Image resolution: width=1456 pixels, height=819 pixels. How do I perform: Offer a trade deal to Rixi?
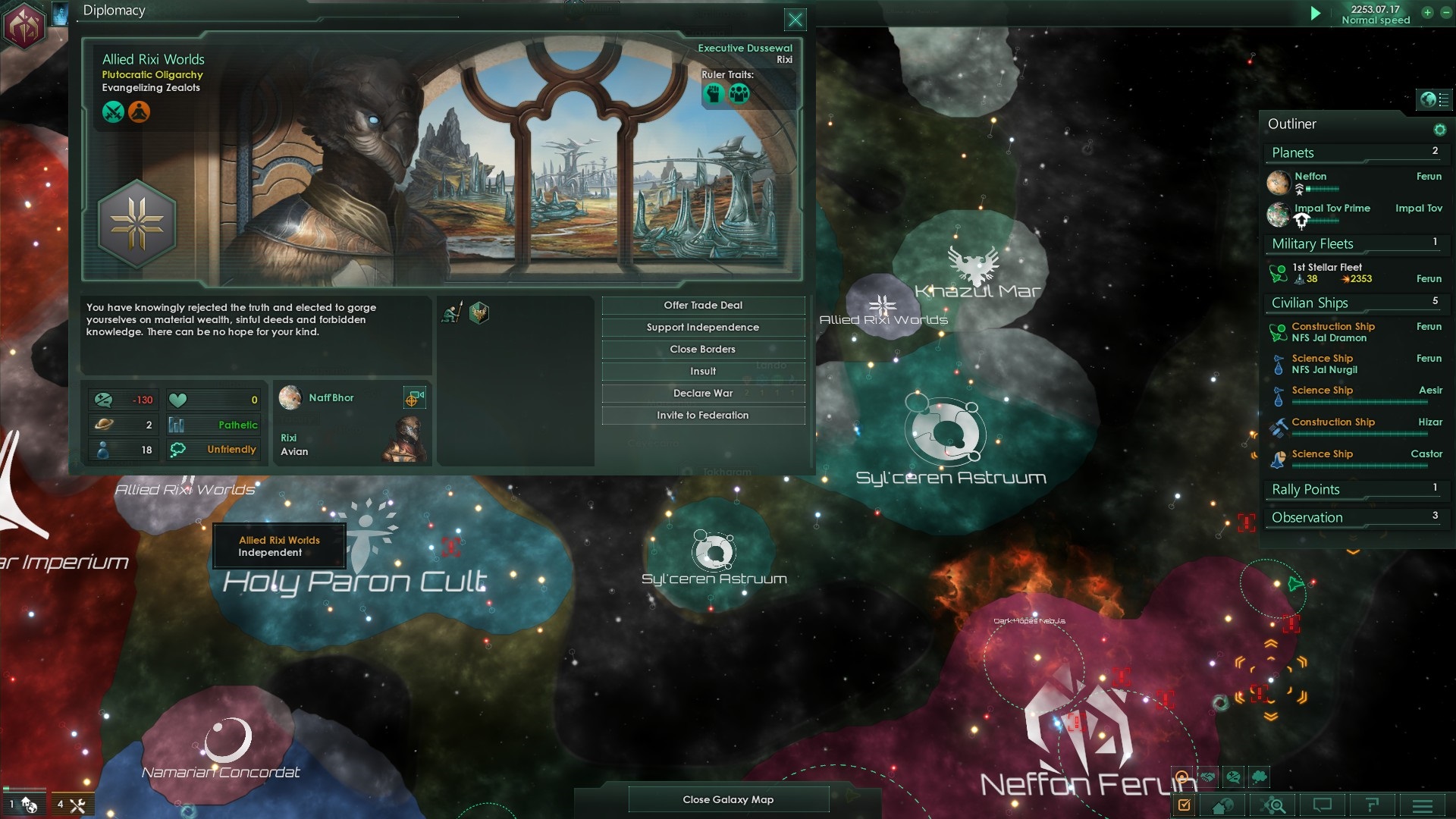point(703,306)
